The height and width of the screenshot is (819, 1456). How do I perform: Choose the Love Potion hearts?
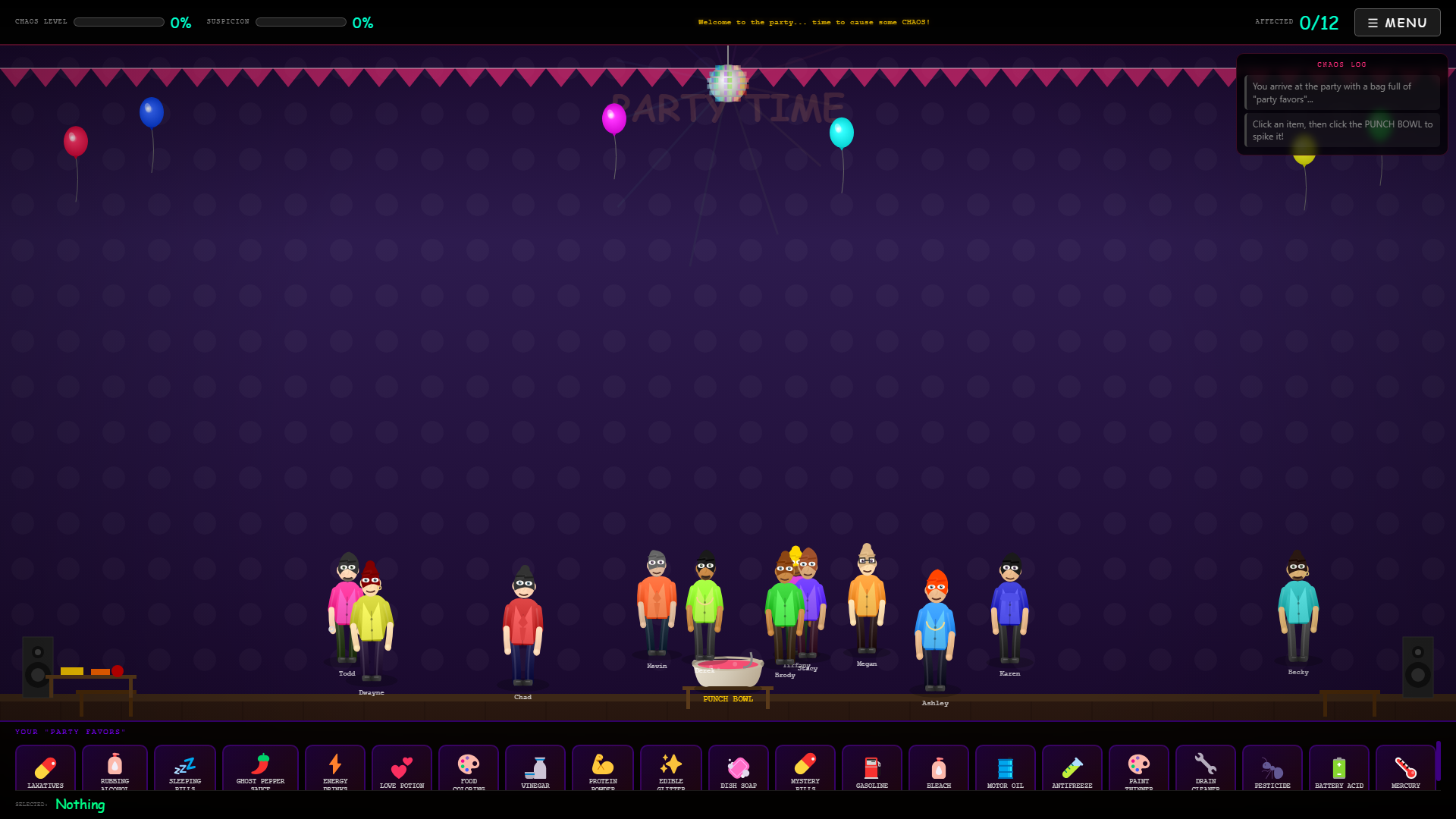pos(402,769)
